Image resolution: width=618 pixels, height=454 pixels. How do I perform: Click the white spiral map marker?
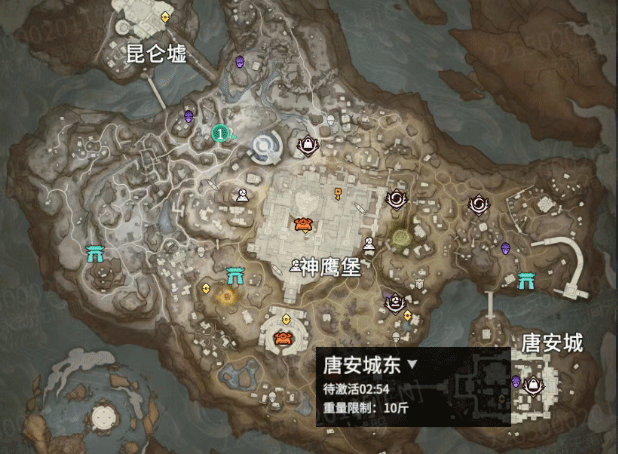tap(267, 147)
